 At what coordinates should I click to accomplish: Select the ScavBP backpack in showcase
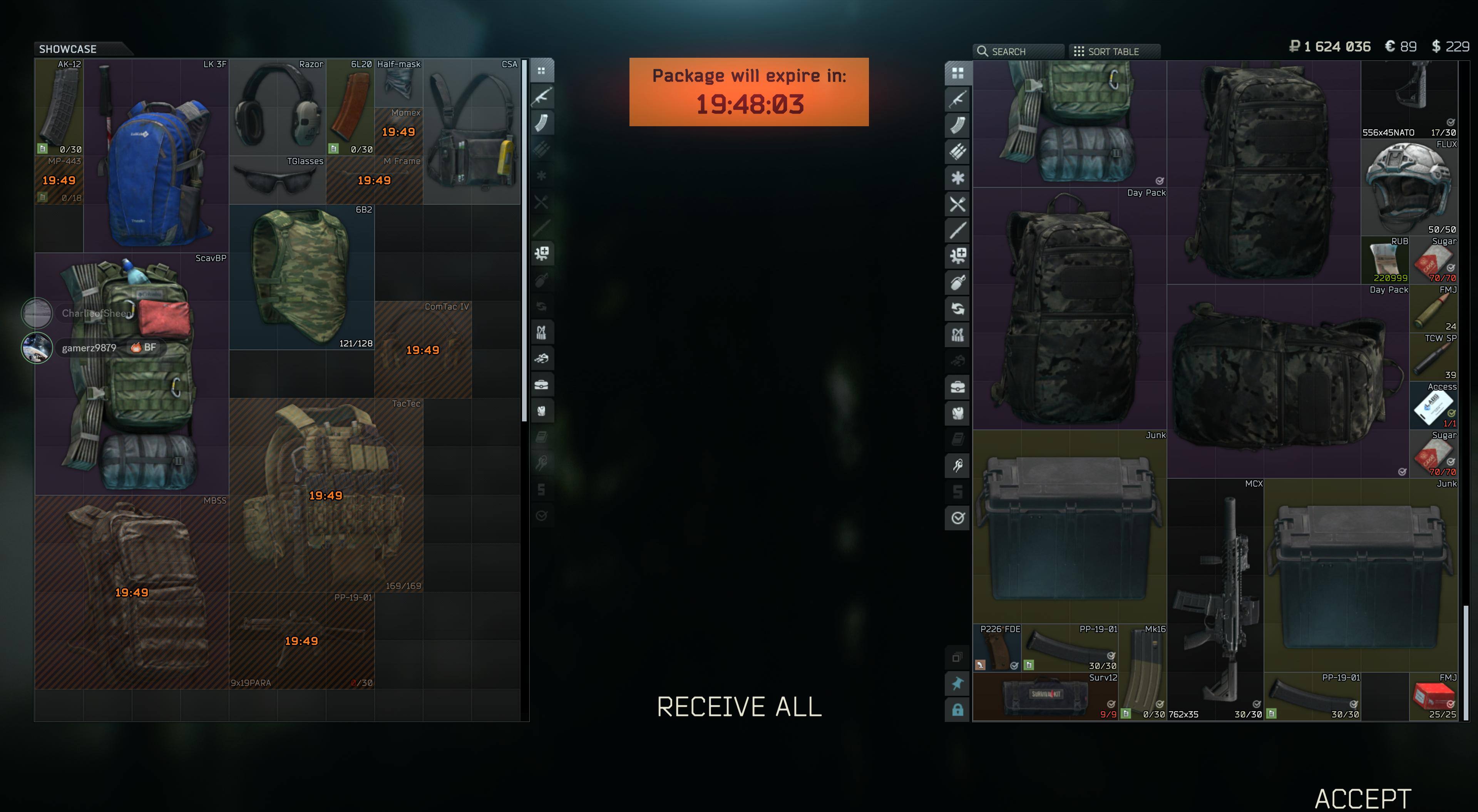click(x=131, y=373)
